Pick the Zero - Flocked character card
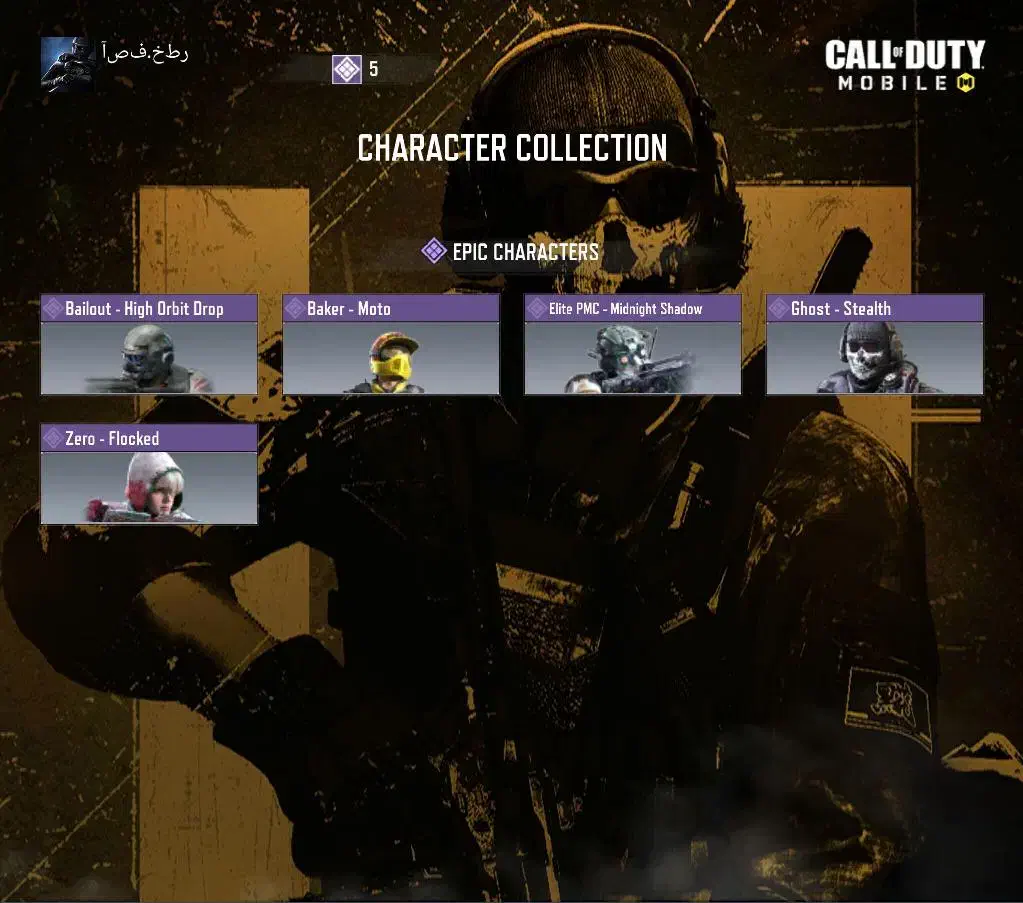The image size is (1023, 903). point(149,474)
